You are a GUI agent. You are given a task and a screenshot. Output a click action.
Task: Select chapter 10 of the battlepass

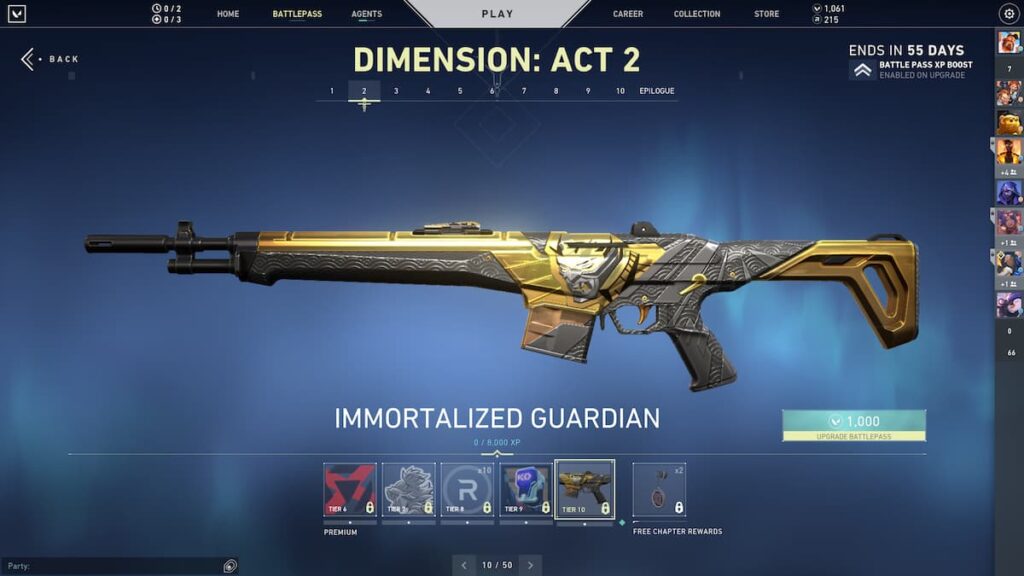pyautogui.click(x=620, y=91)
